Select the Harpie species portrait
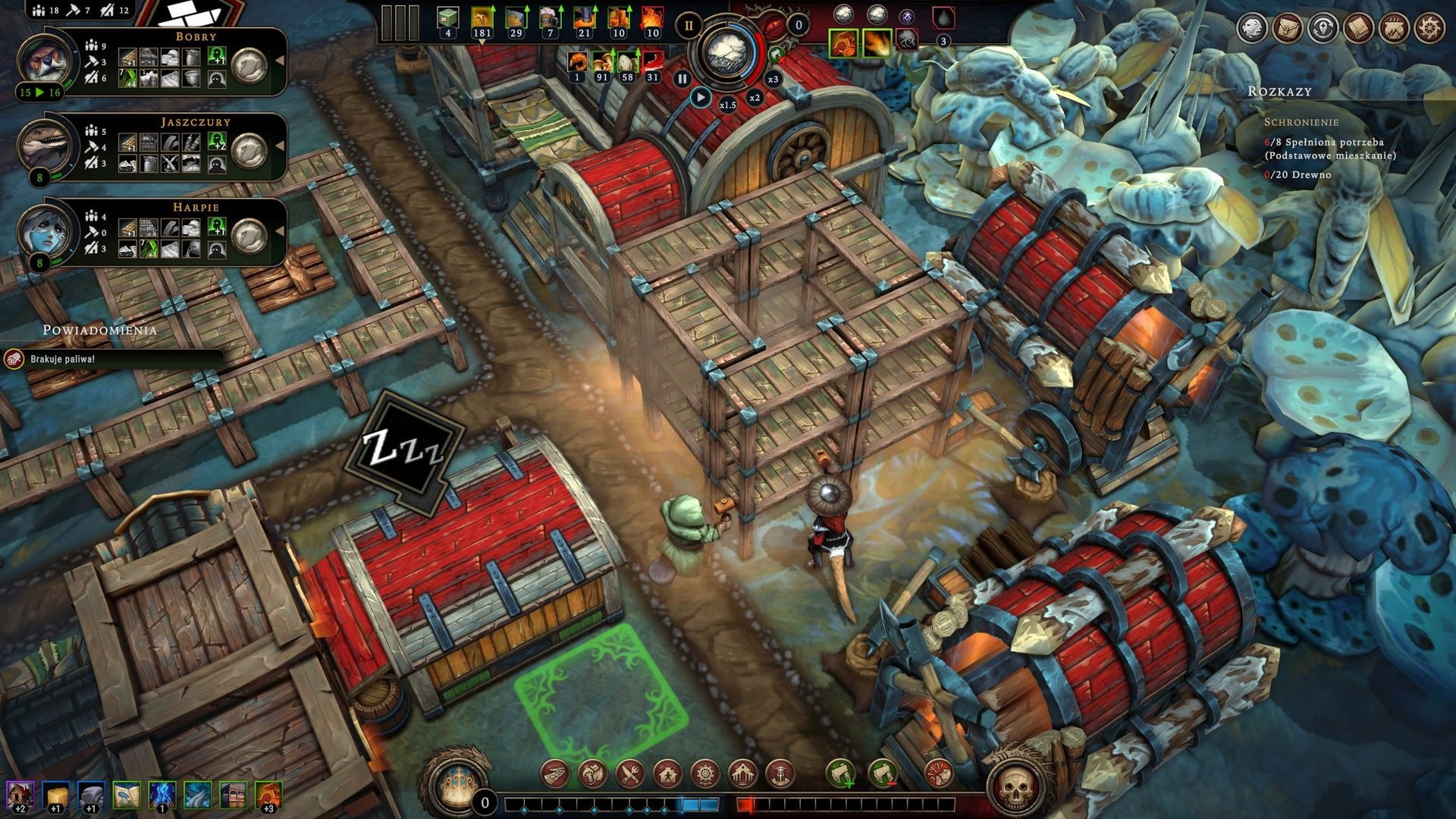The image size is (1456, 819). (46, 231)
